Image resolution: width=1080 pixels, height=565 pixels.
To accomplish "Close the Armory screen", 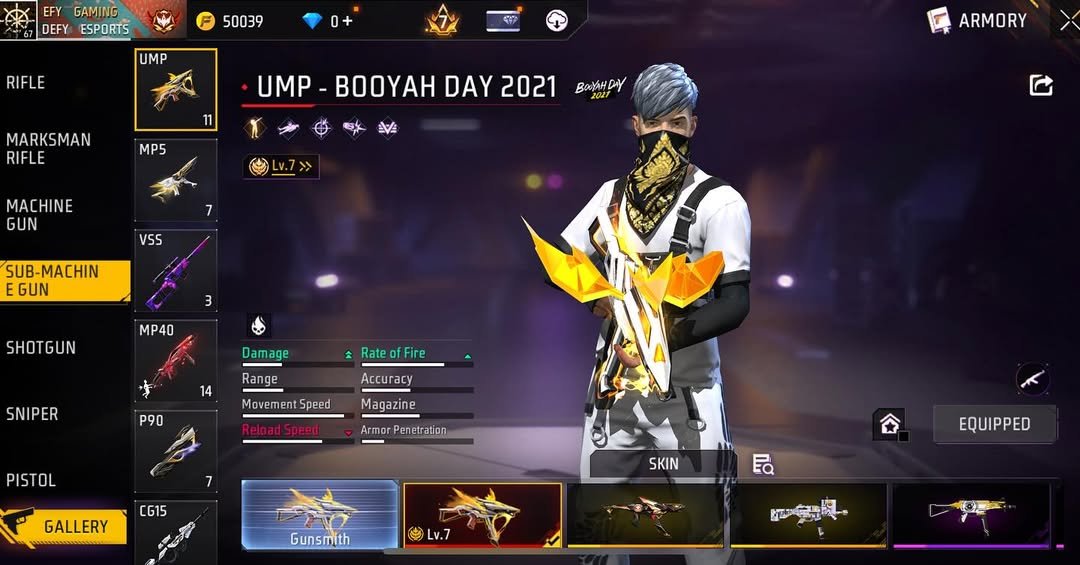I will click(1069, 20).
